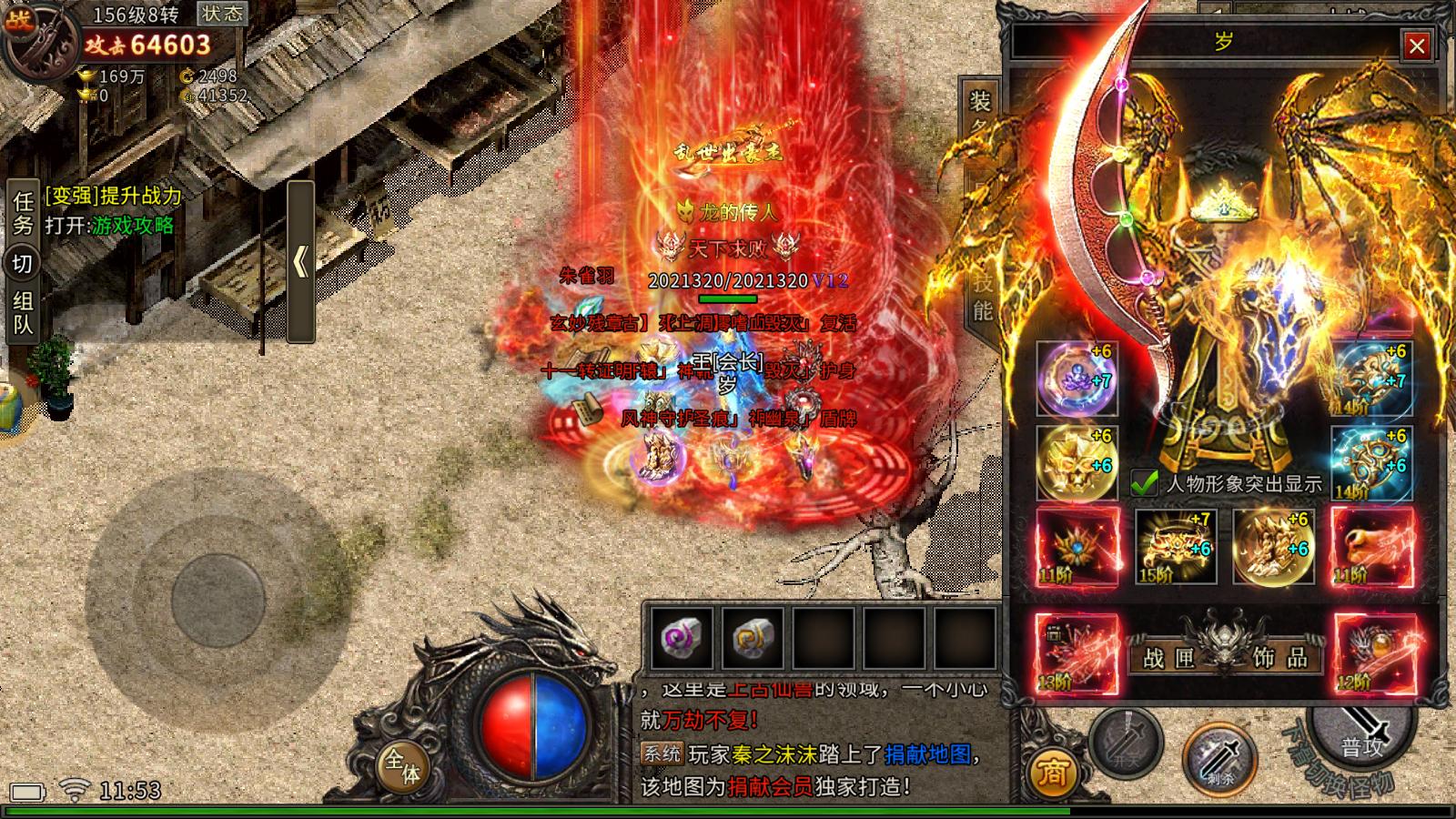
Task: Open the 游戏攻略 game guide link
Action: [x=133, y=226]
